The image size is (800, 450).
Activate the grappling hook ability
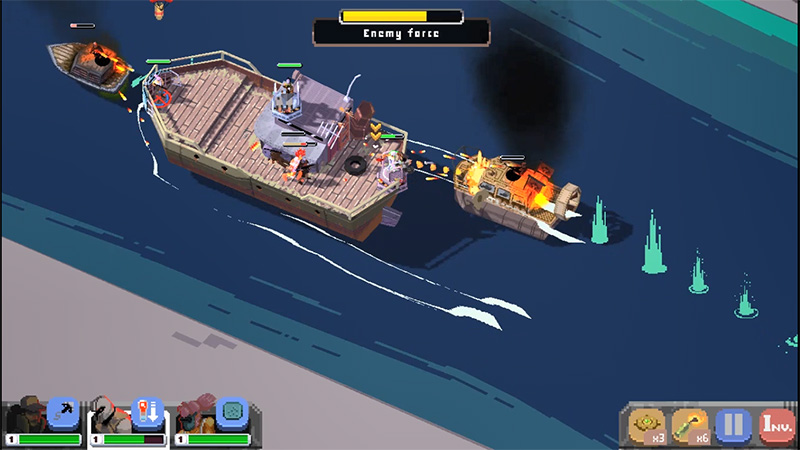[x=64, y=412]
